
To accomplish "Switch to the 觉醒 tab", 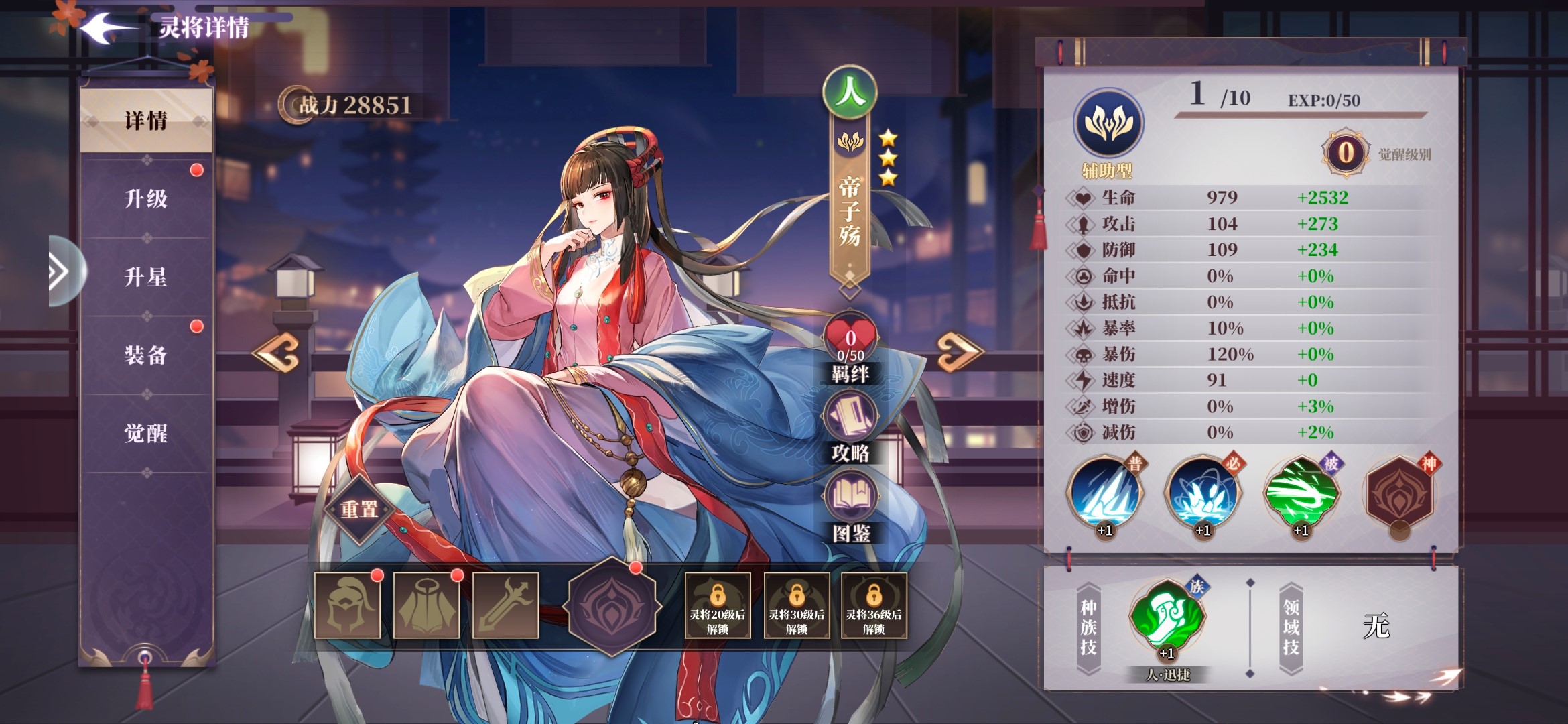I will pyautogui.click(x=146, y=434).
